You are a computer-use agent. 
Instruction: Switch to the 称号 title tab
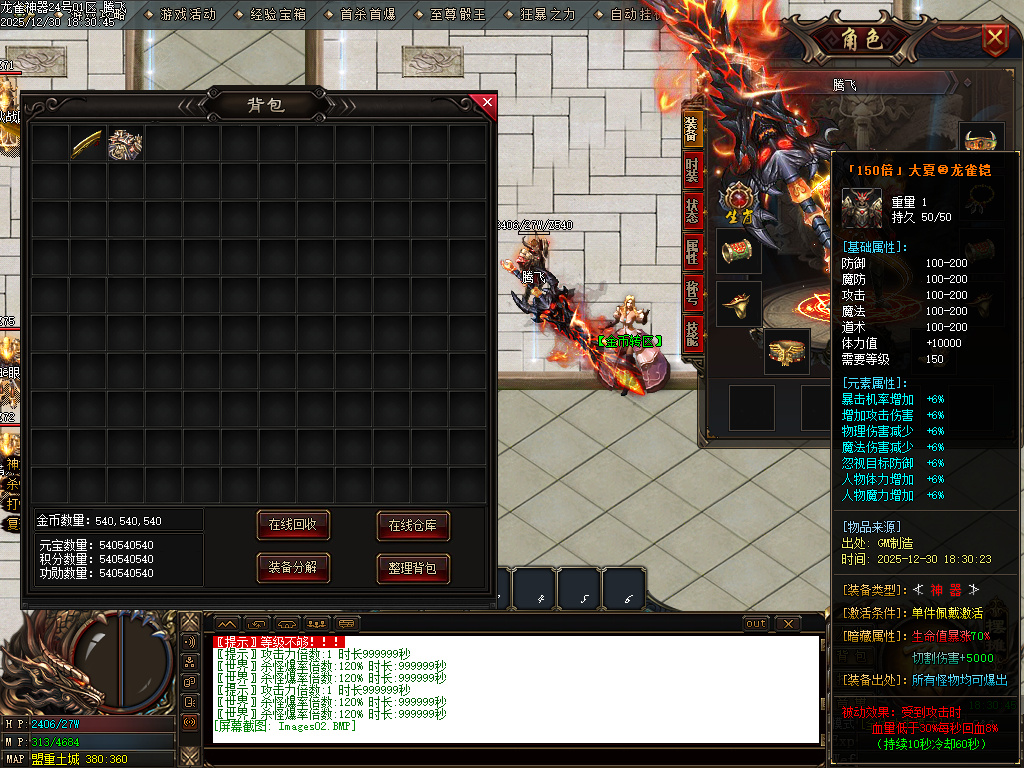click(x=692, y=293)
